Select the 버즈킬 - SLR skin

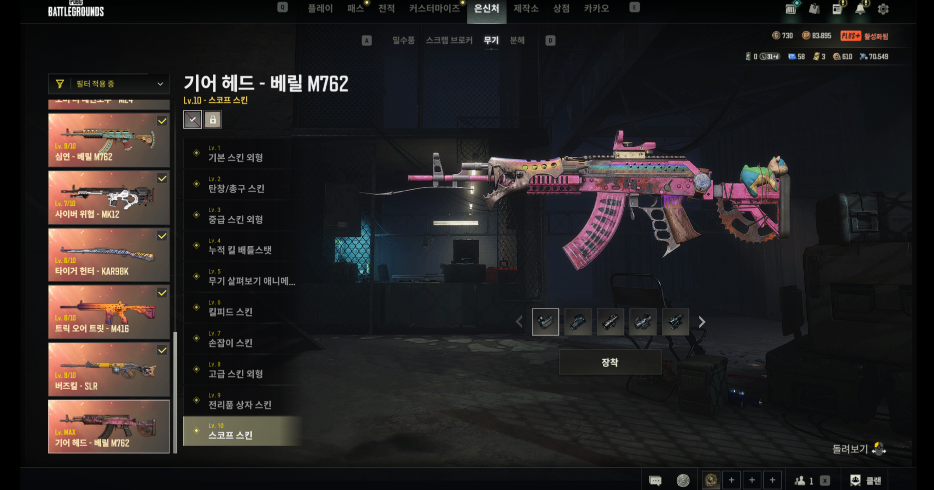click(109, 368)
